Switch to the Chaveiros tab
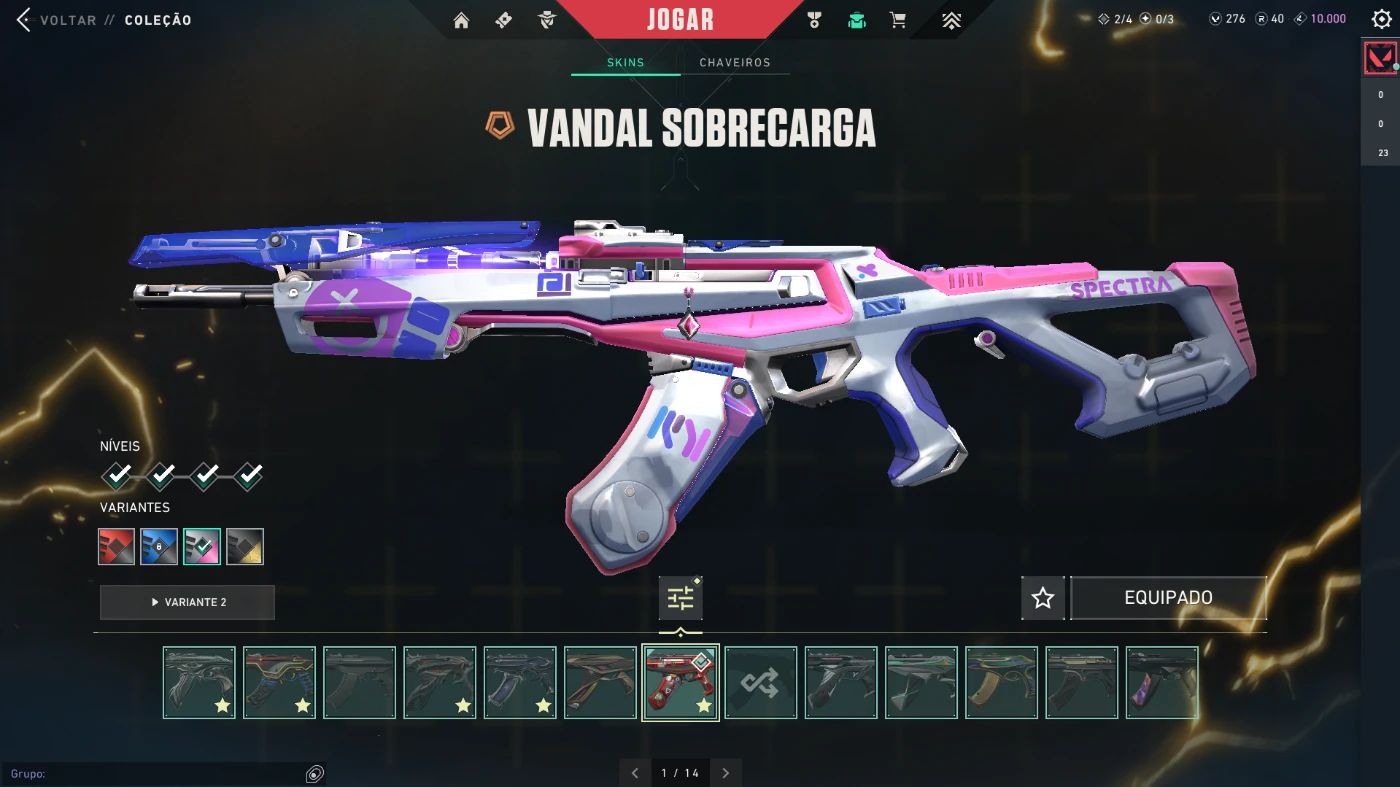 [x=735, y=62]
